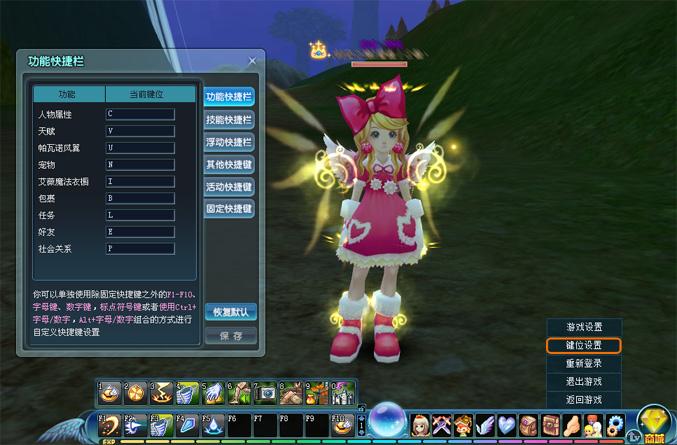
Task: Select the 宠物 key binding field
Action: pos(140,164)
